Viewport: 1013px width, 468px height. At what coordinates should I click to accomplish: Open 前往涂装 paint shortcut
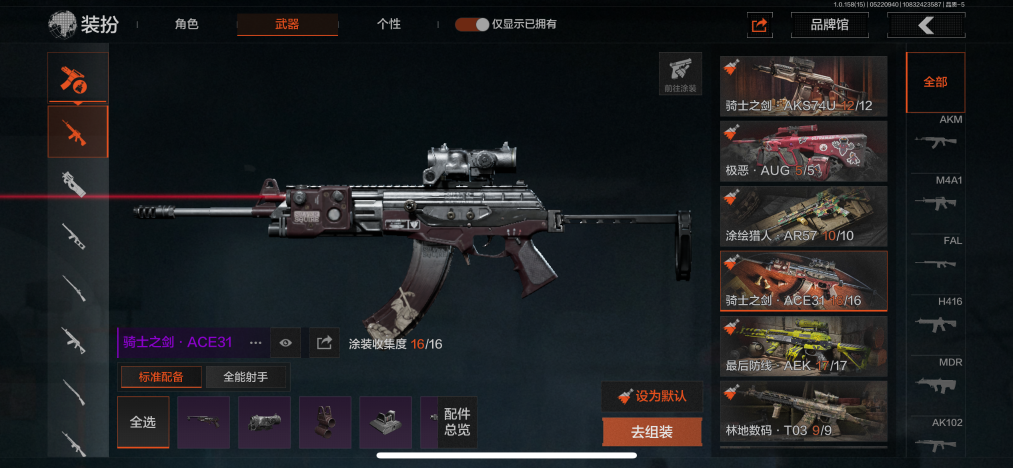(680, 75)
